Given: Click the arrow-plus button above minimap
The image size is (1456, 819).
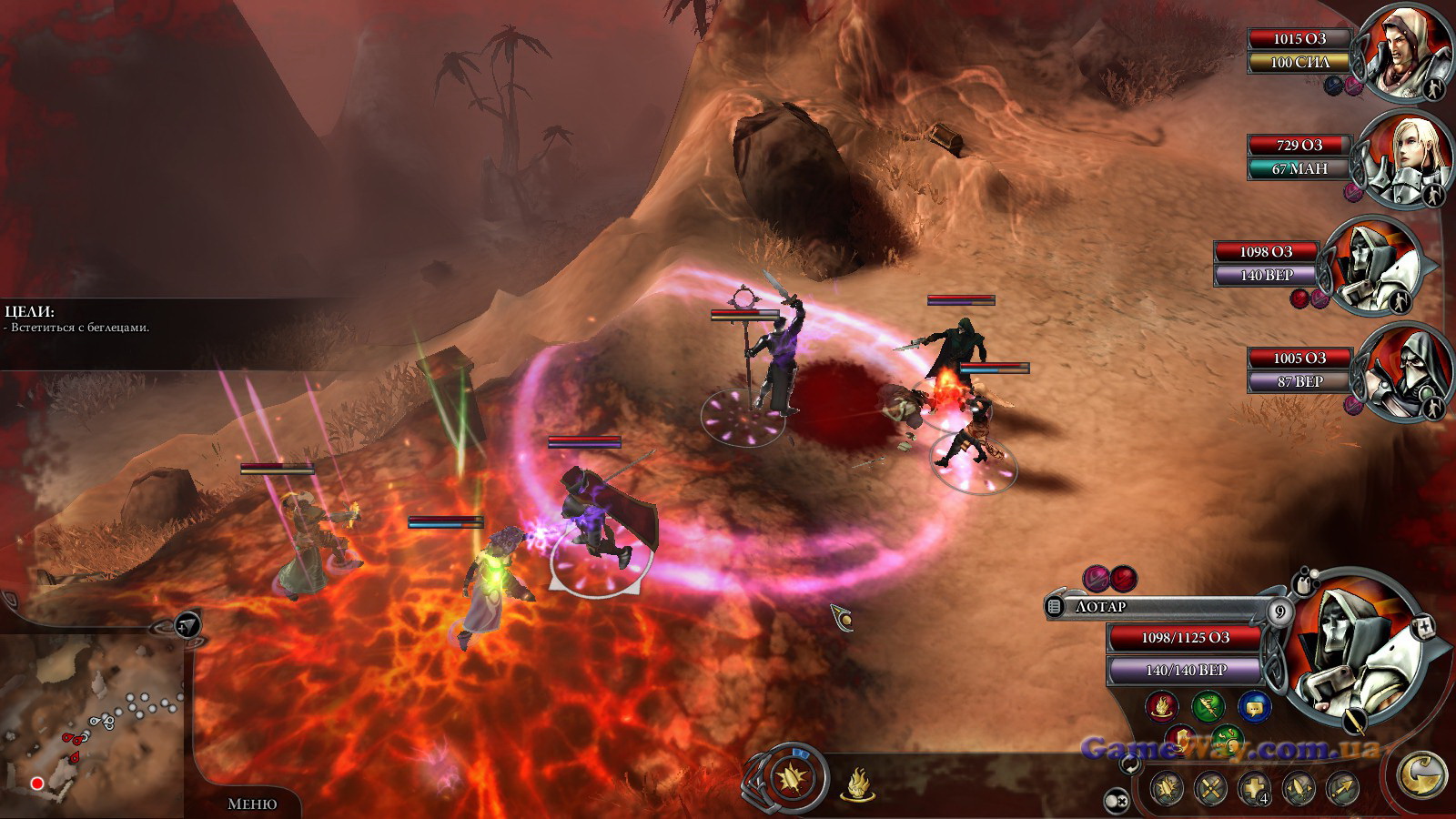Looking at the screenshot, I should pos(187,624).
